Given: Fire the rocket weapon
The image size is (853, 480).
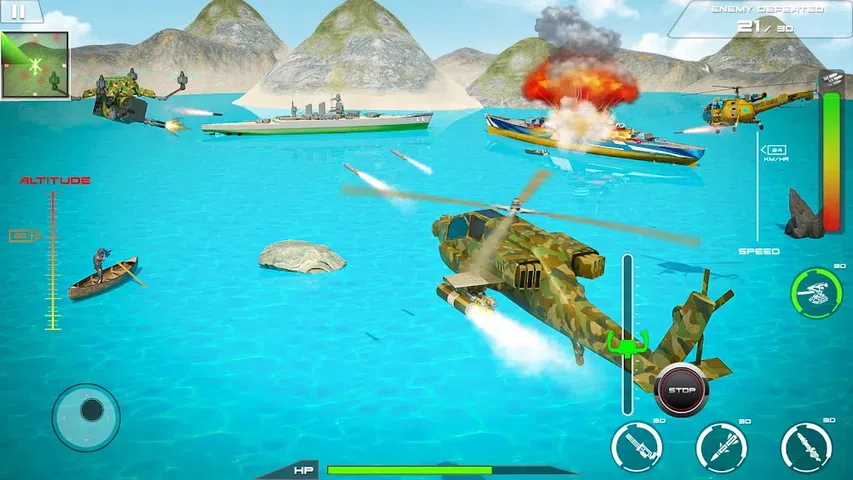Looking at the screenshot, I should point(806,446).
